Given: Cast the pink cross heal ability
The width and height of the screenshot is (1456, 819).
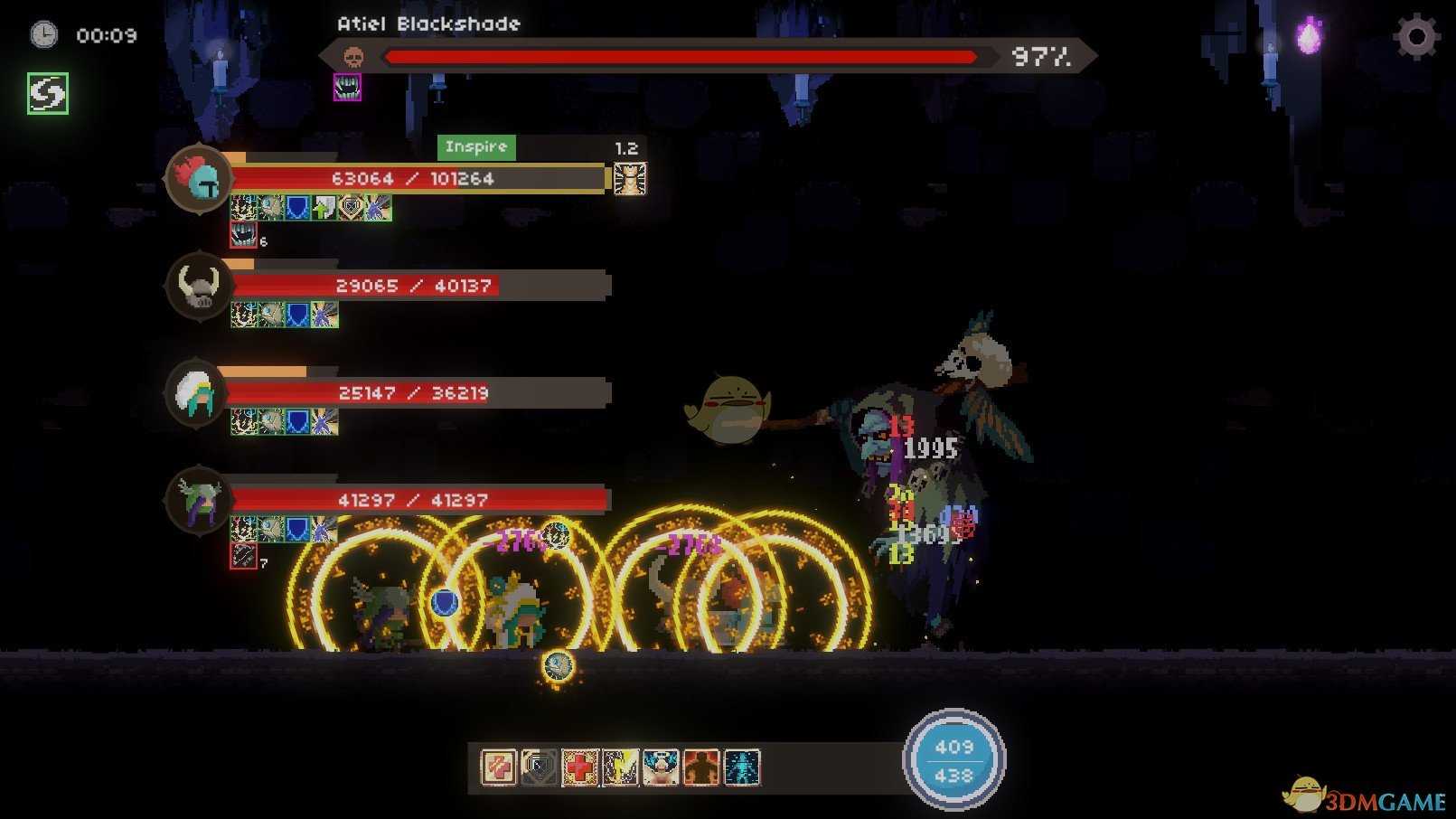Looking at the screenshot, I should point(498,767).
